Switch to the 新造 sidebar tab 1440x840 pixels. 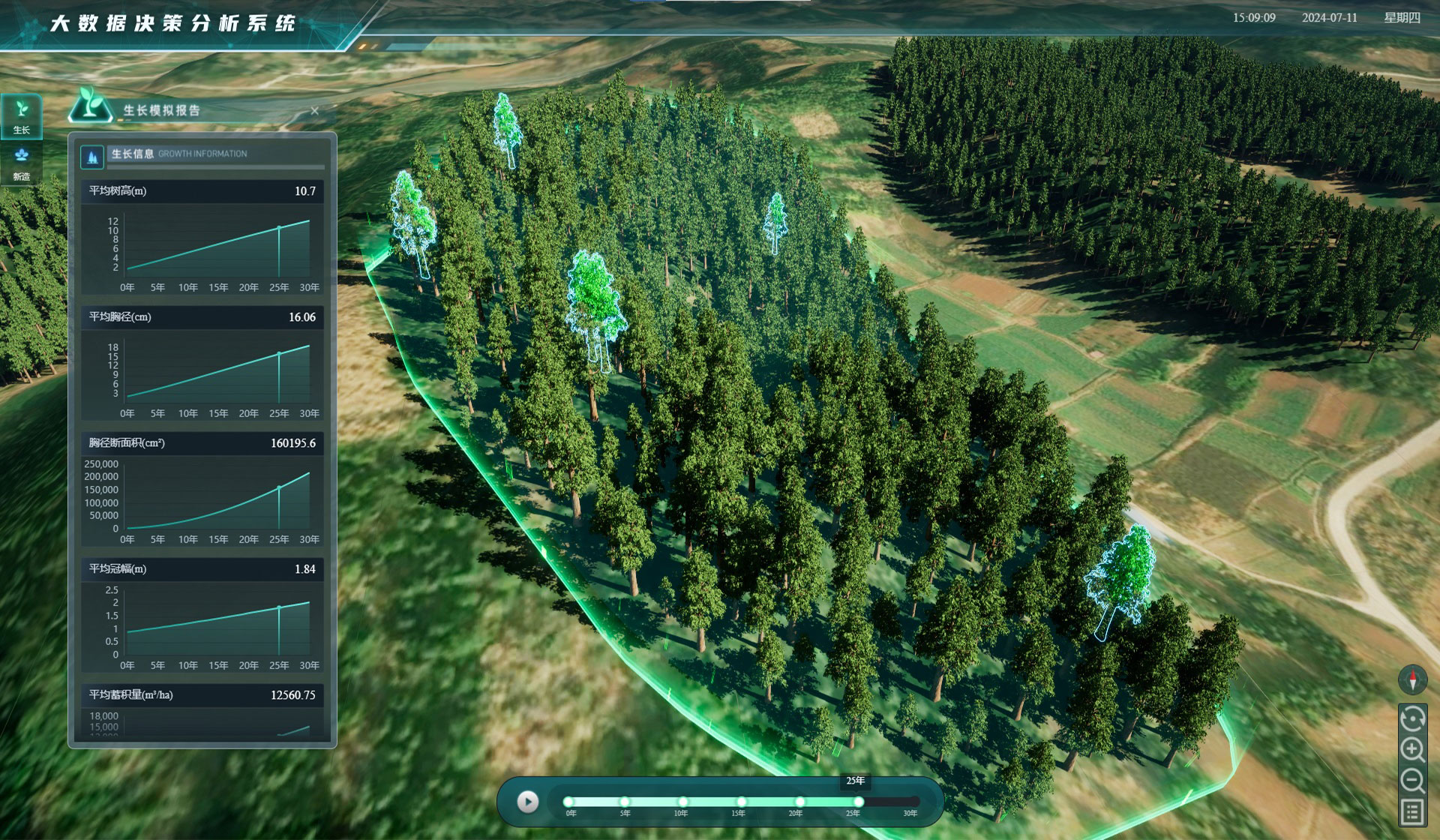point(22,163)
